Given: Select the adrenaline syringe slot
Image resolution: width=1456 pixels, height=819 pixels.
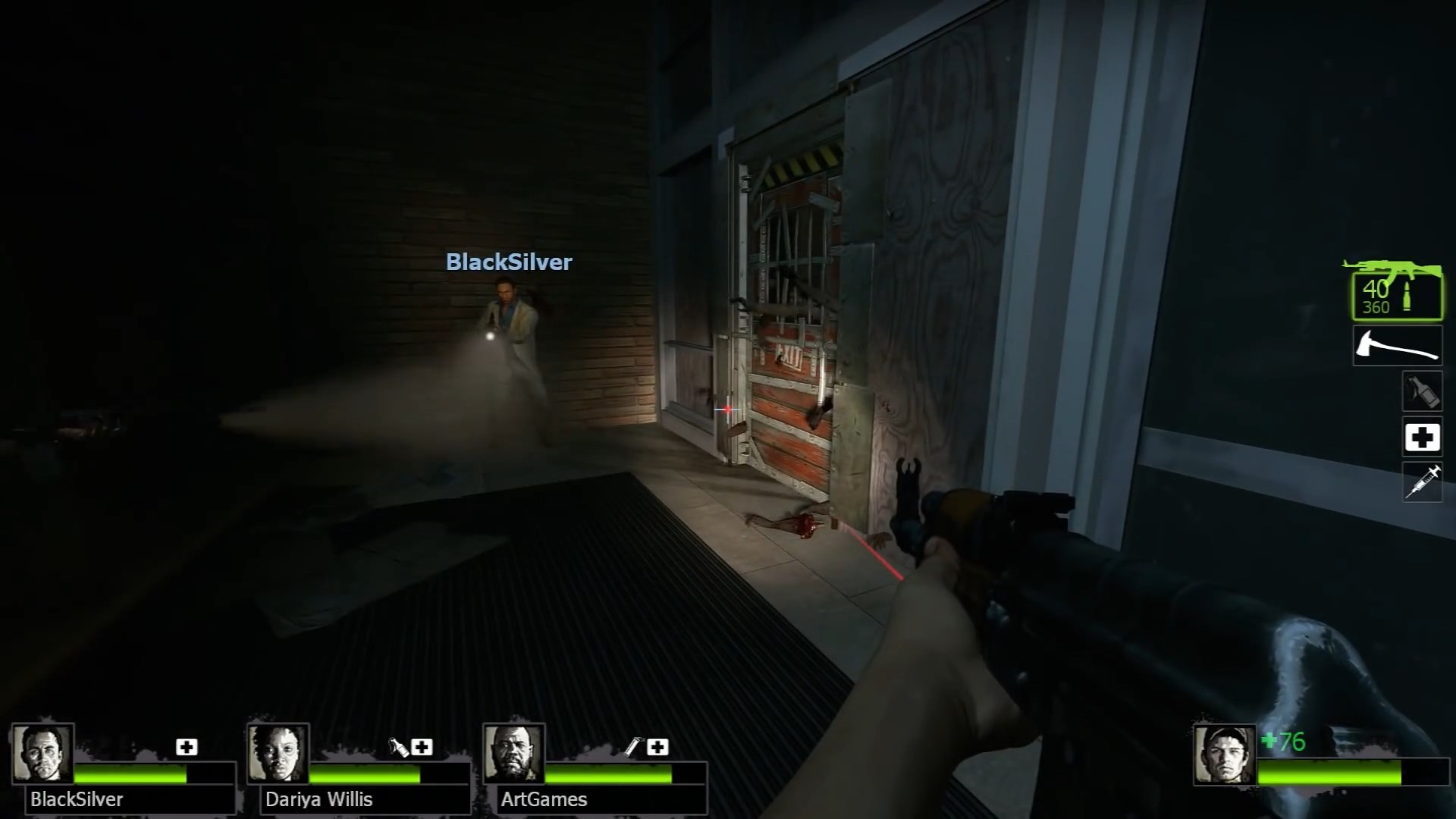Looking at the screenshot, I should [1423, 482].
